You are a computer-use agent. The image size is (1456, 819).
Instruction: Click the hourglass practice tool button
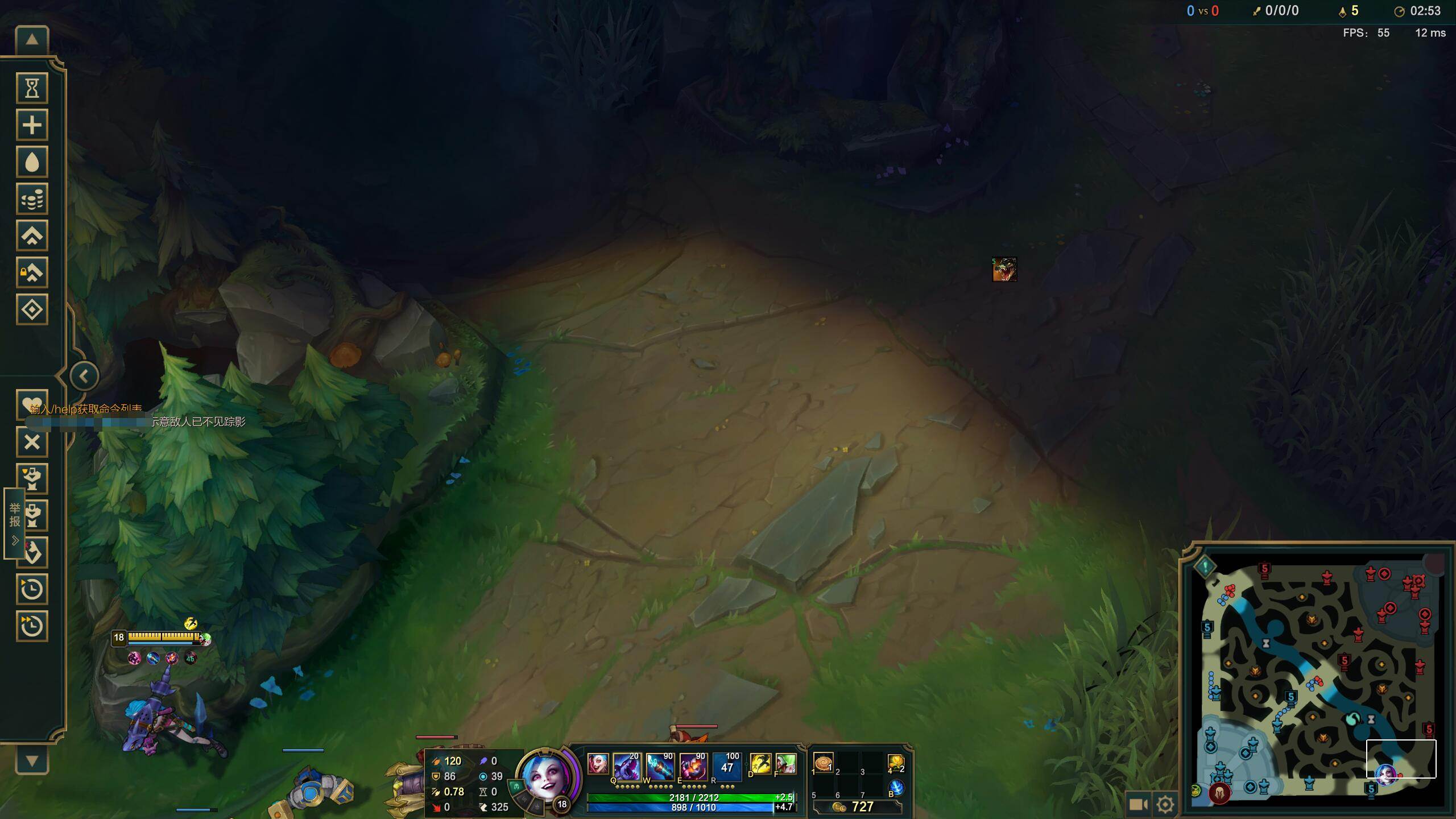tap(32, 88)
